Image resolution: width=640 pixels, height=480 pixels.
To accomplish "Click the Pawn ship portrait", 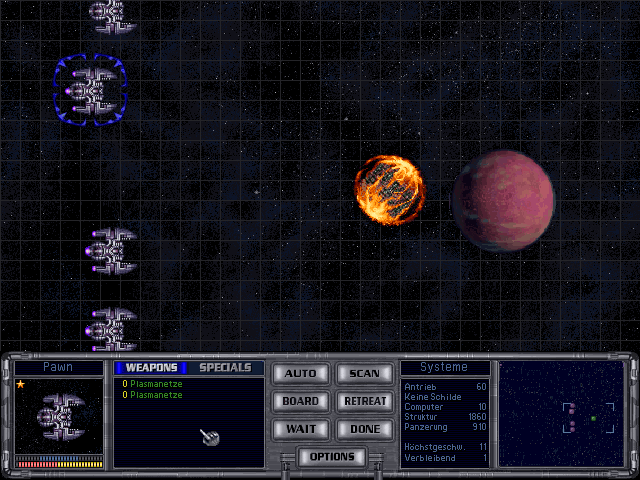I will [x=59, y=414].
